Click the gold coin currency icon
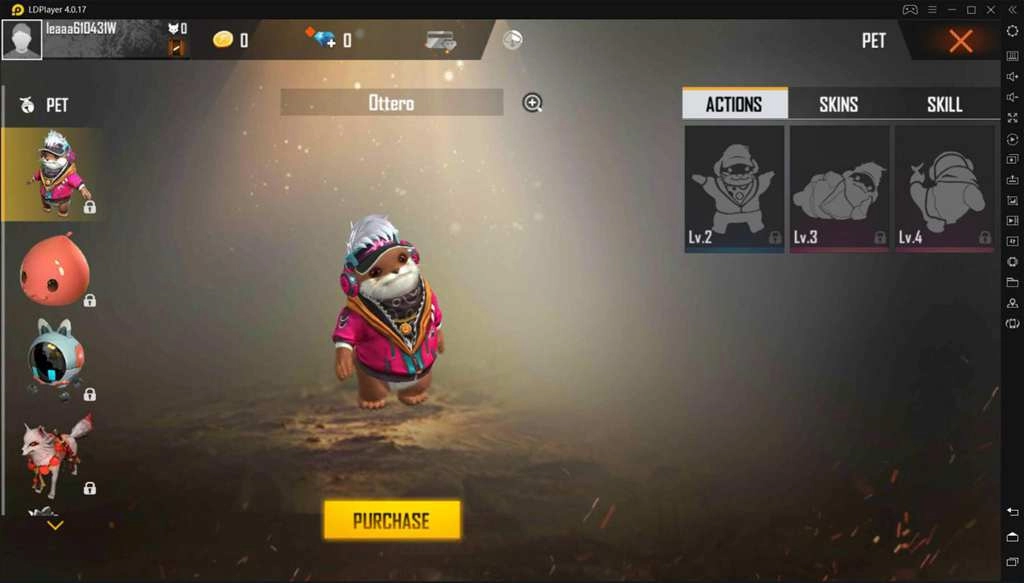This screenshot has height=583, width=1024. pos(223,40)
